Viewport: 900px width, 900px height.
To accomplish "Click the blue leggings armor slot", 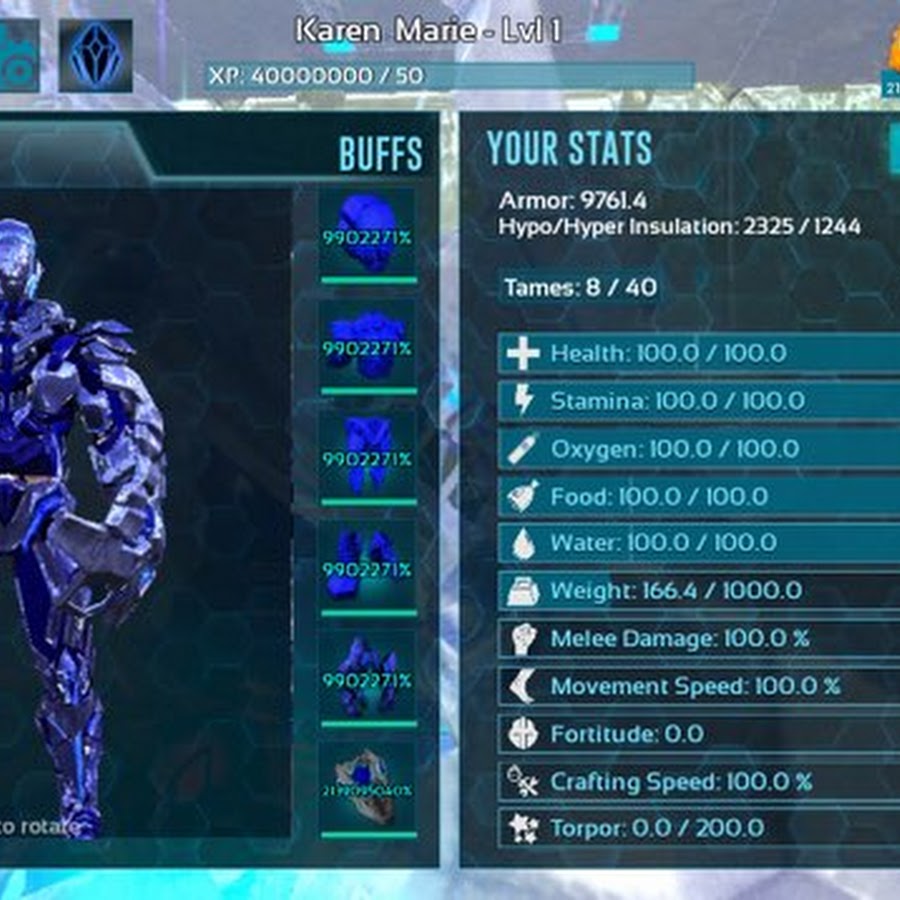I will coord(366,455).
